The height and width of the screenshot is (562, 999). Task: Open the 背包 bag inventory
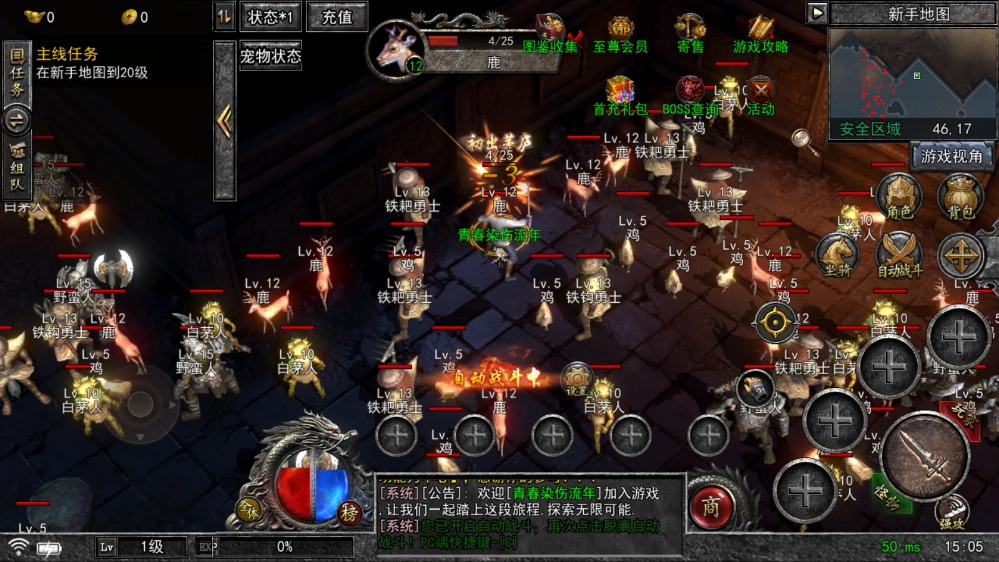(x=961, y=196)
